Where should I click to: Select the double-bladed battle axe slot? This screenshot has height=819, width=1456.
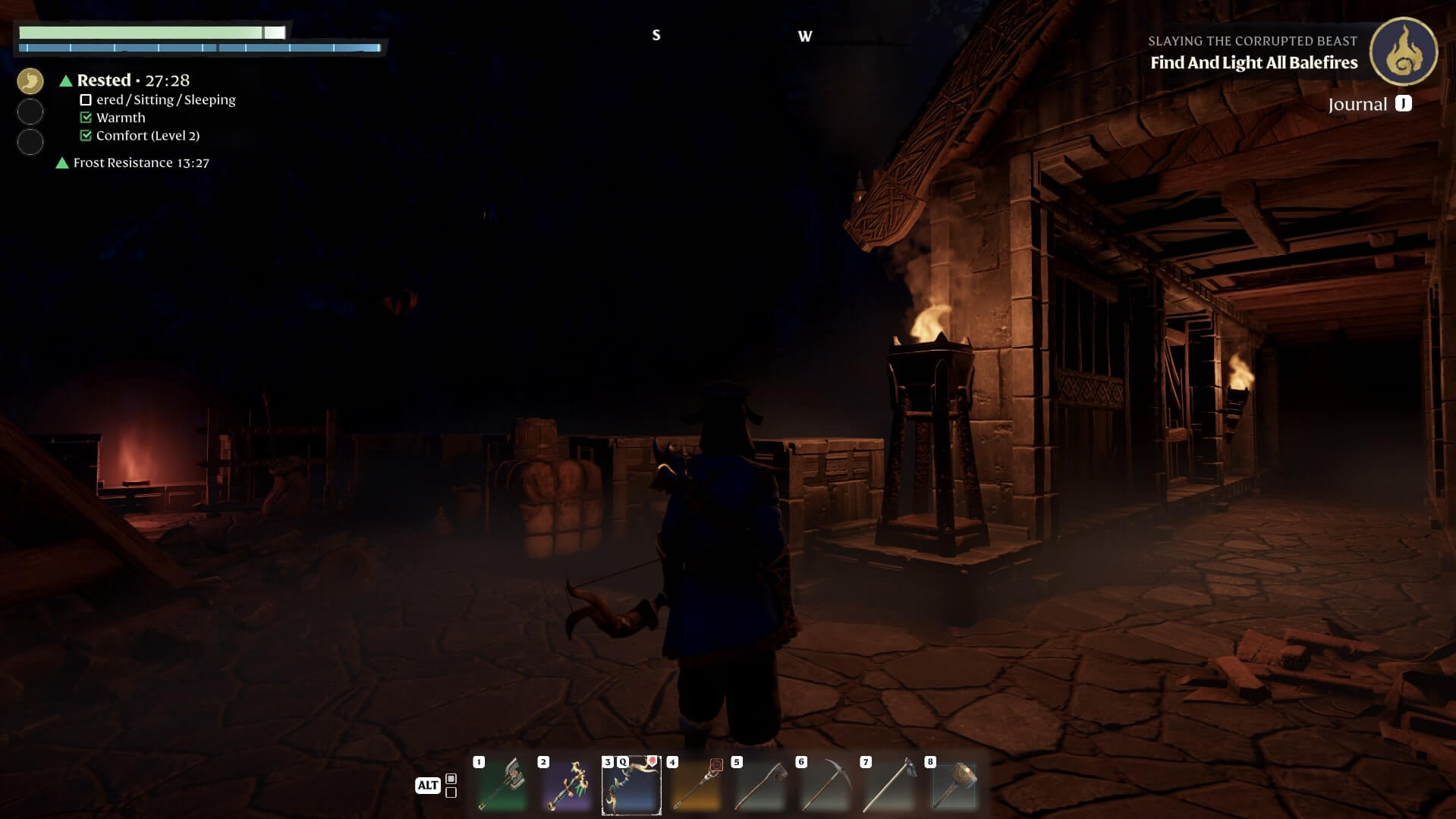(502, 786)
